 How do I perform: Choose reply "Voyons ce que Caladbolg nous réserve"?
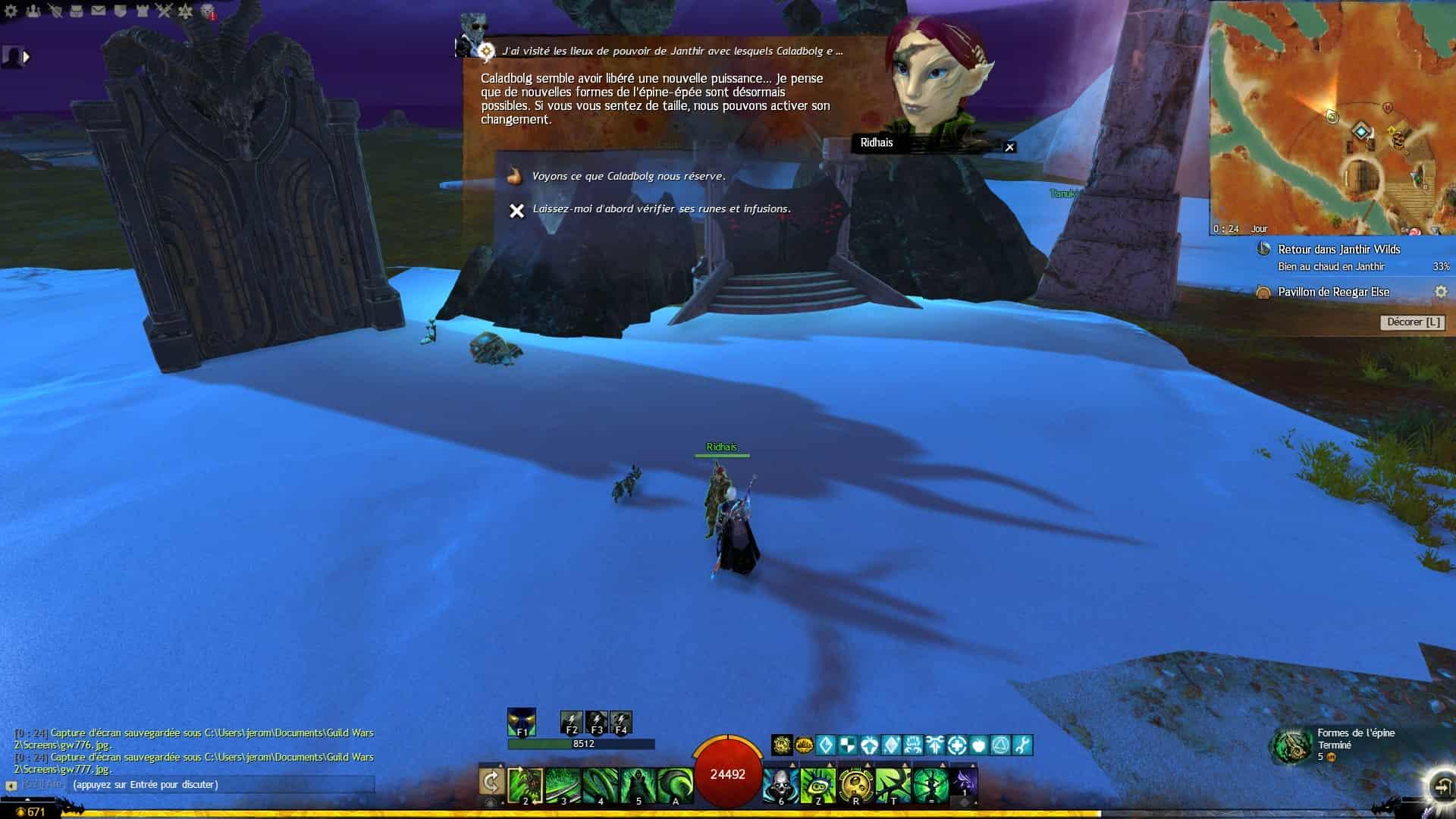tap(628, 177)
